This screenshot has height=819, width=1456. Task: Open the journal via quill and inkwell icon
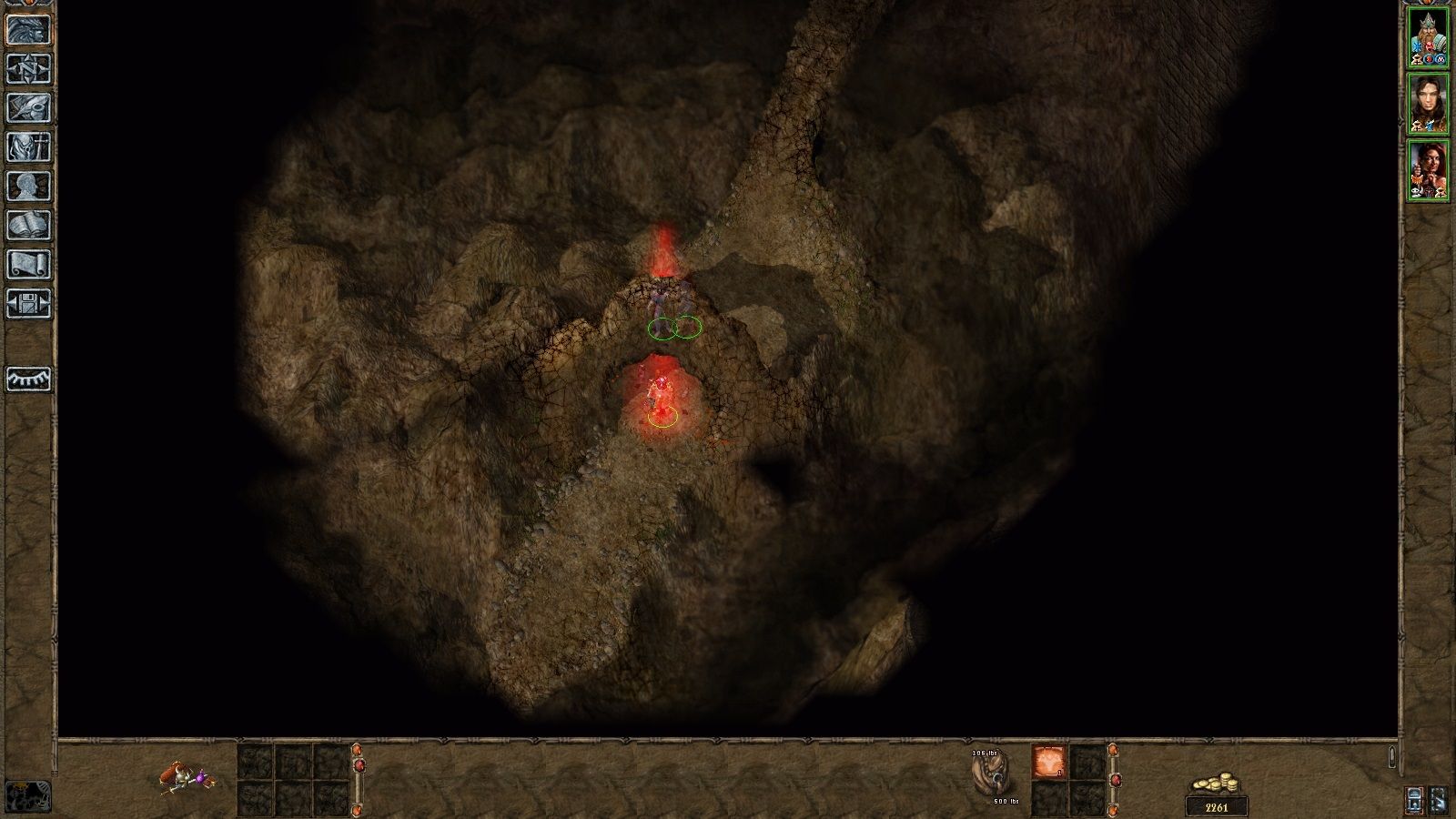point(28,107)
